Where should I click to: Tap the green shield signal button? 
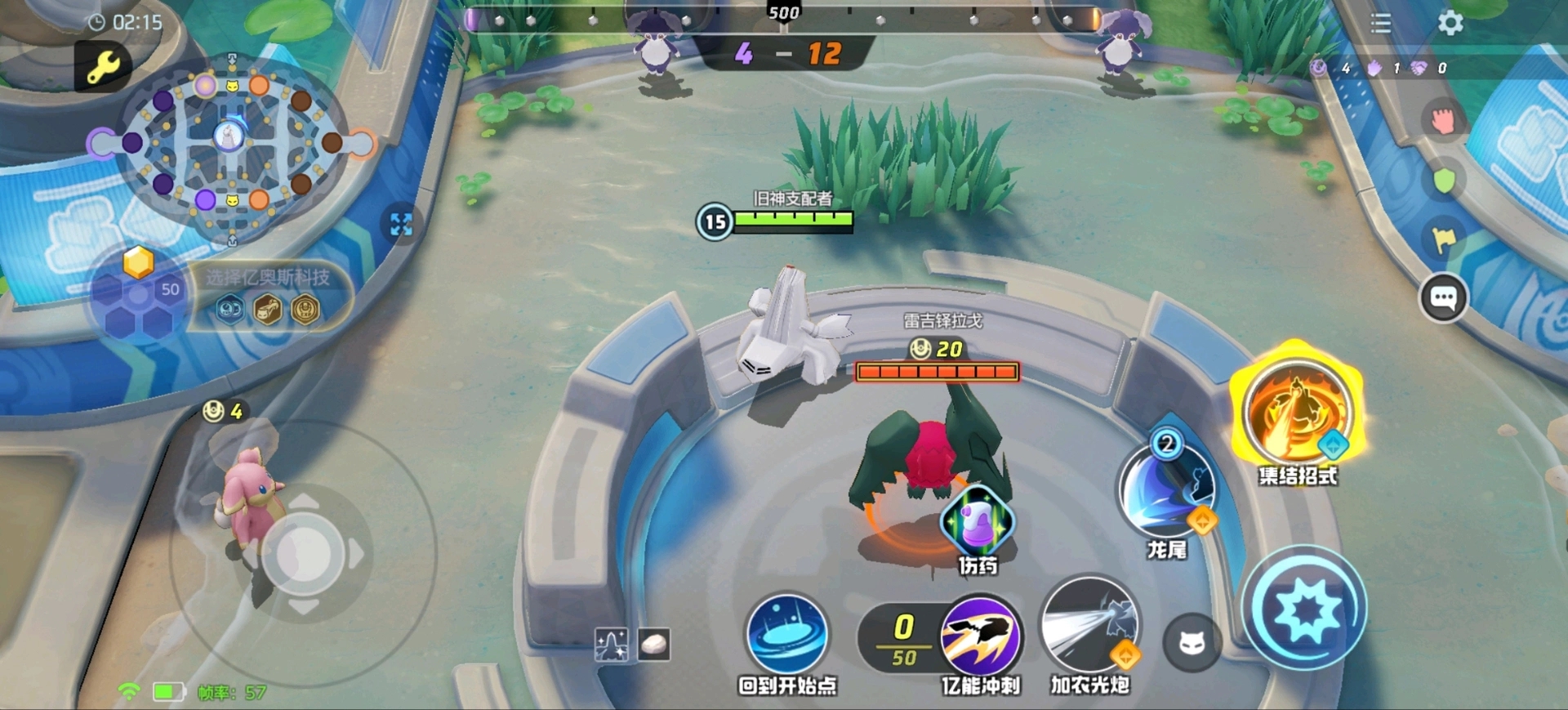[x=1444, y=181]
